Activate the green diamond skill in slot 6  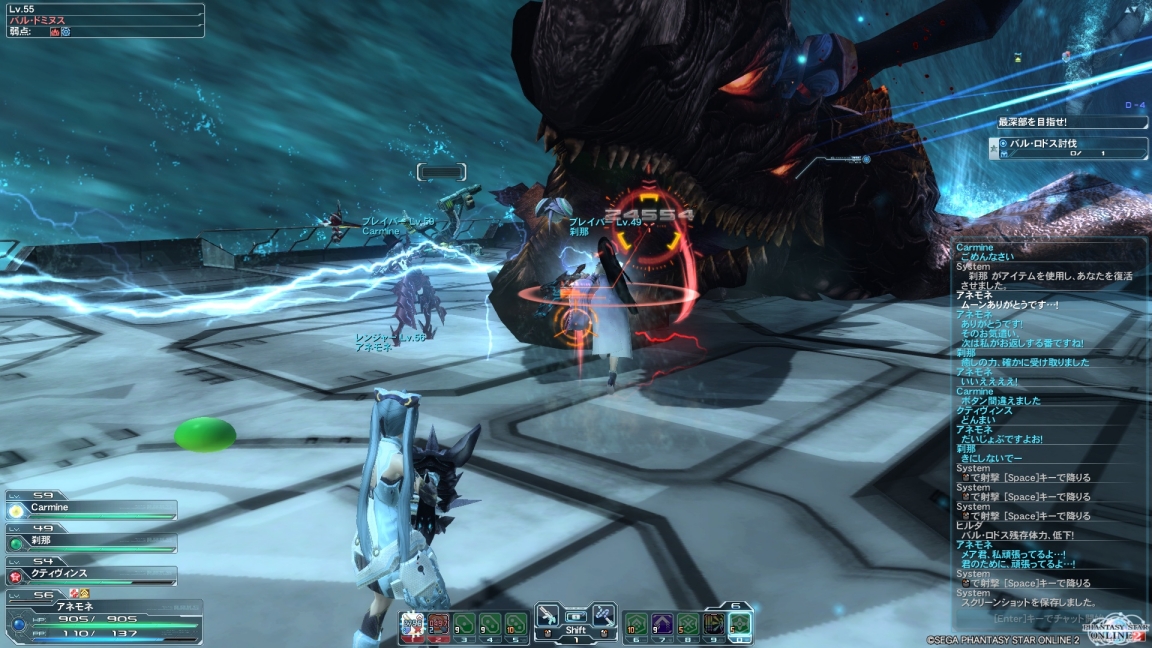636,624
